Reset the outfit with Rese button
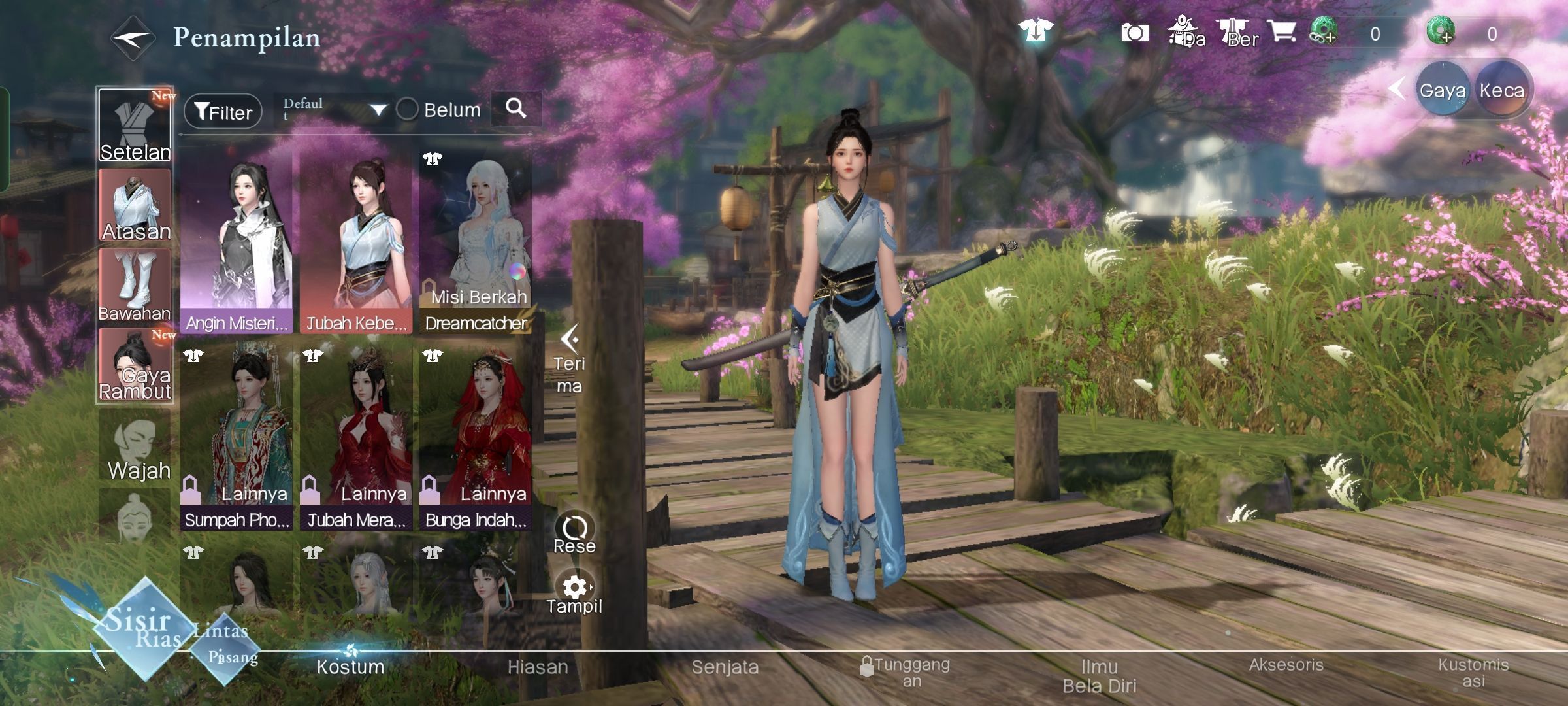Image resolution: width=1568 pixels, height=706 pixels. 575,532
